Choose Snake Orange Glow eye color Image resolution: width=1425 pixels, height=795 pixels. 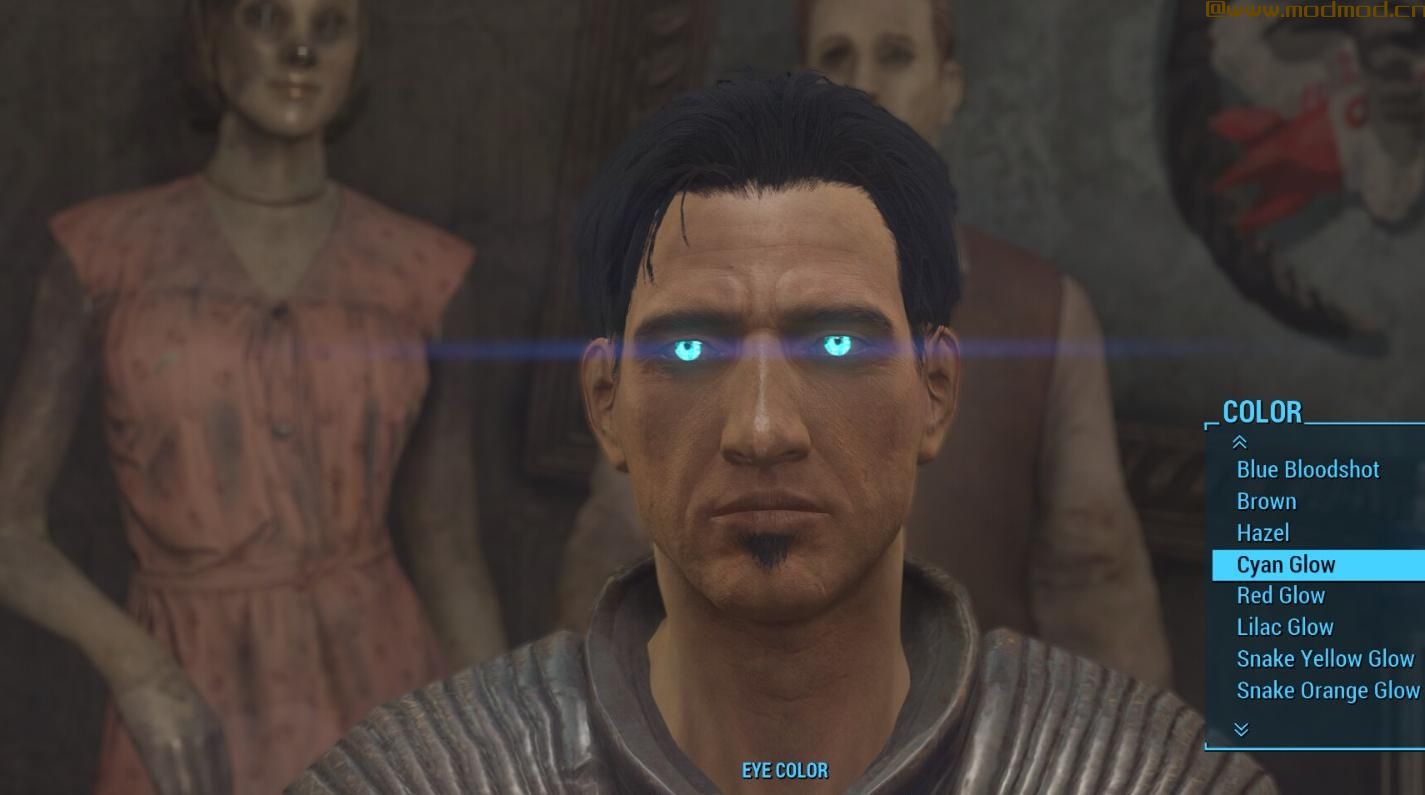pyautogui.click(x=1327, y=690)
